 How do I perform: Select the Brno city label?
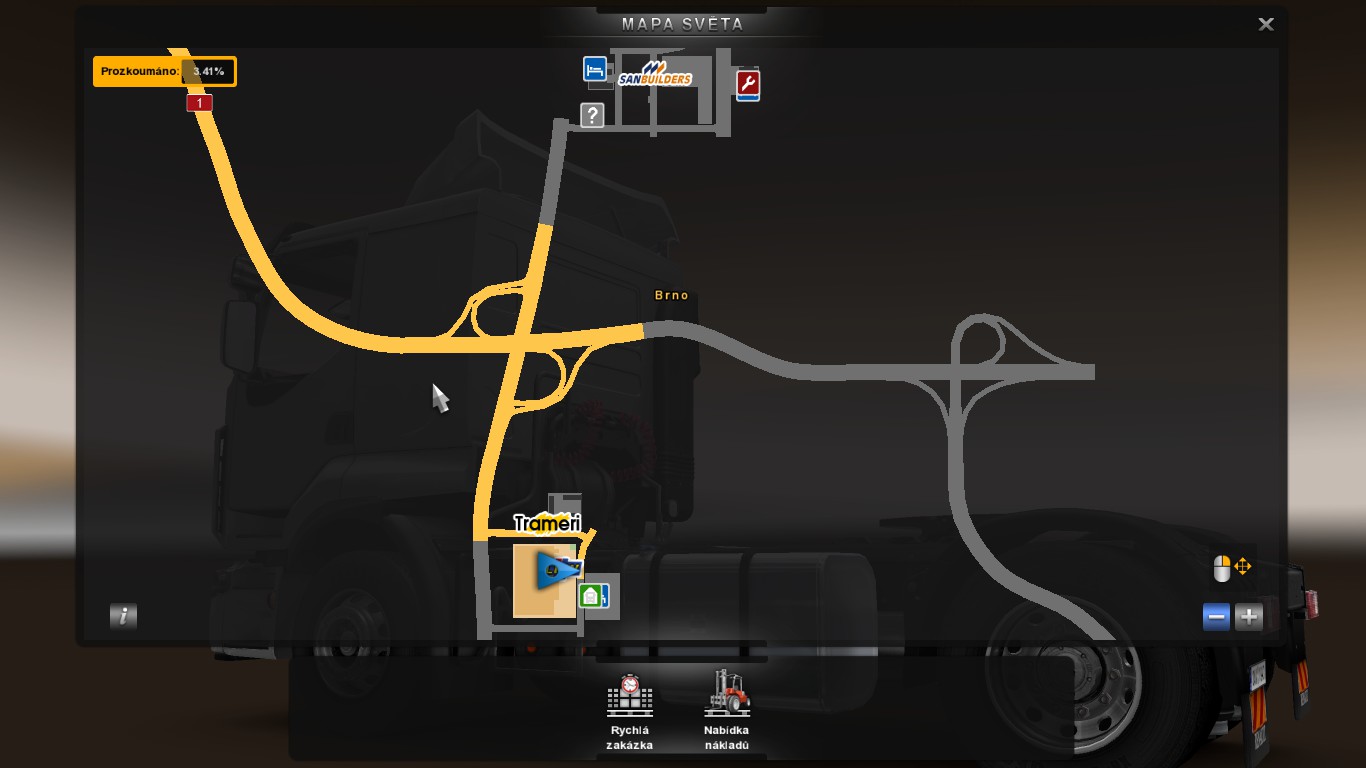673,295
